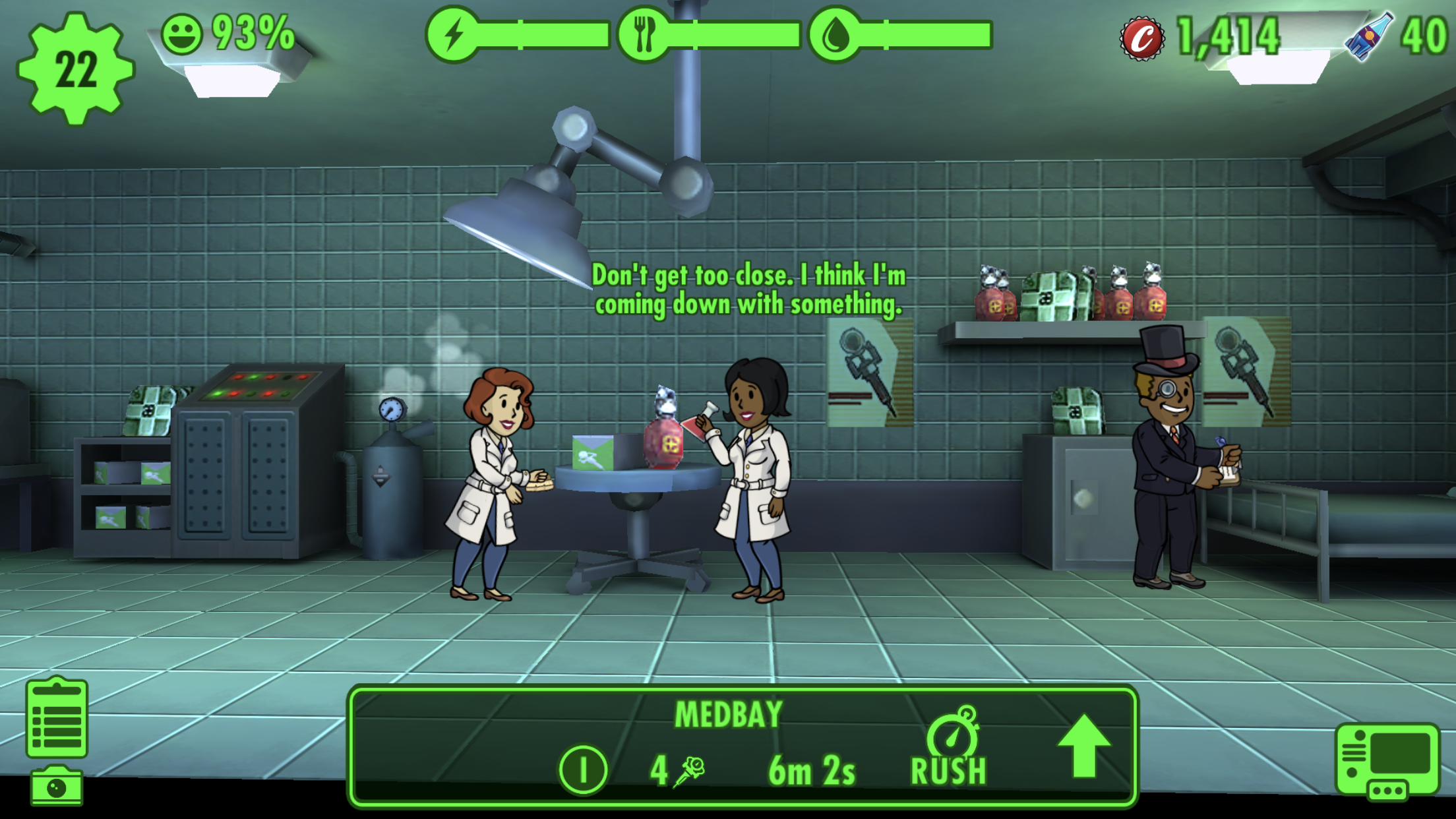Image resolution: width=1456 pixels, height=819 pixels.
Task: Show Medbay room info
Action: 583,769
